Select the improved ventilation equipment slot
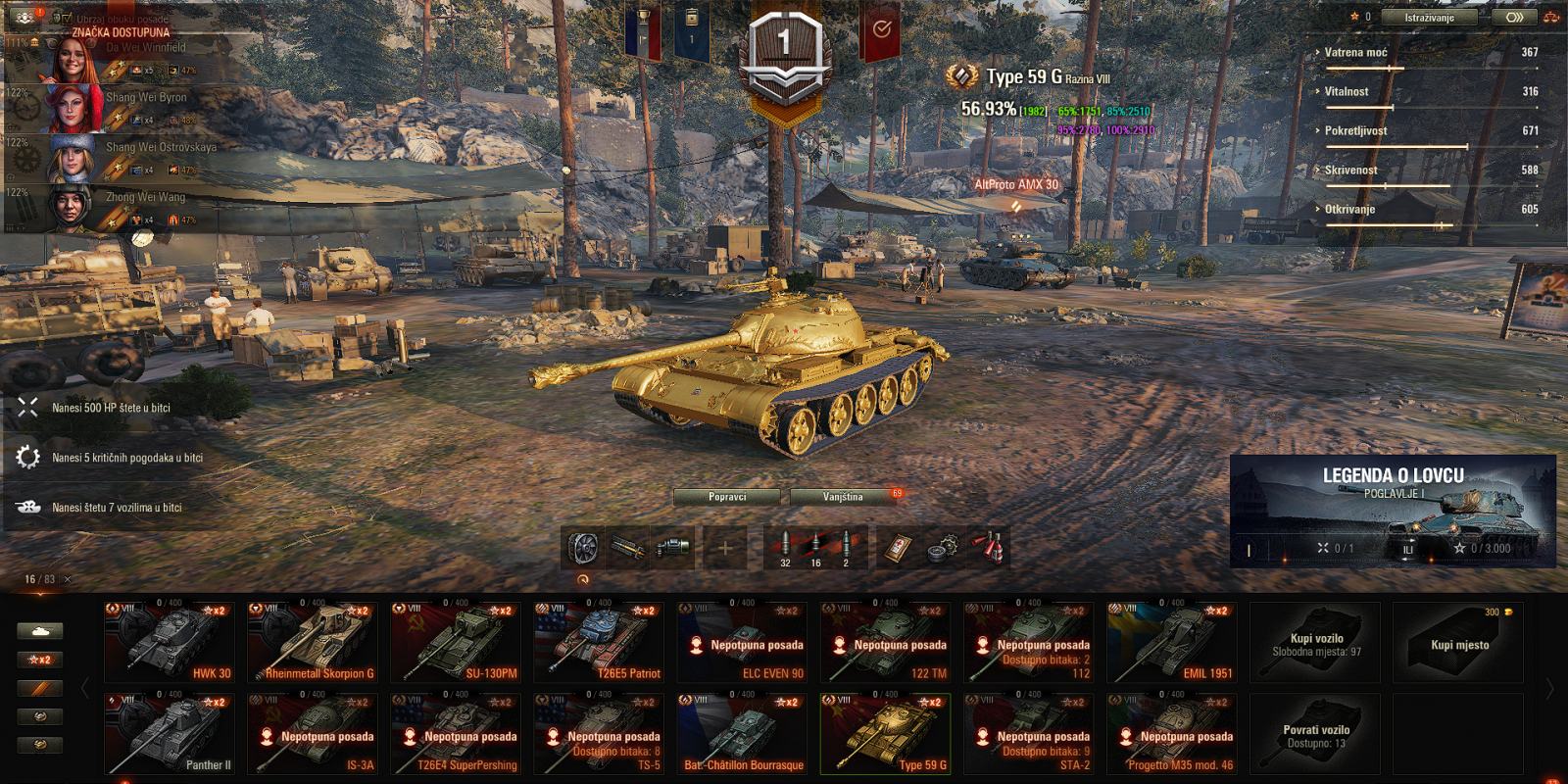 click(x=583, y=545)
